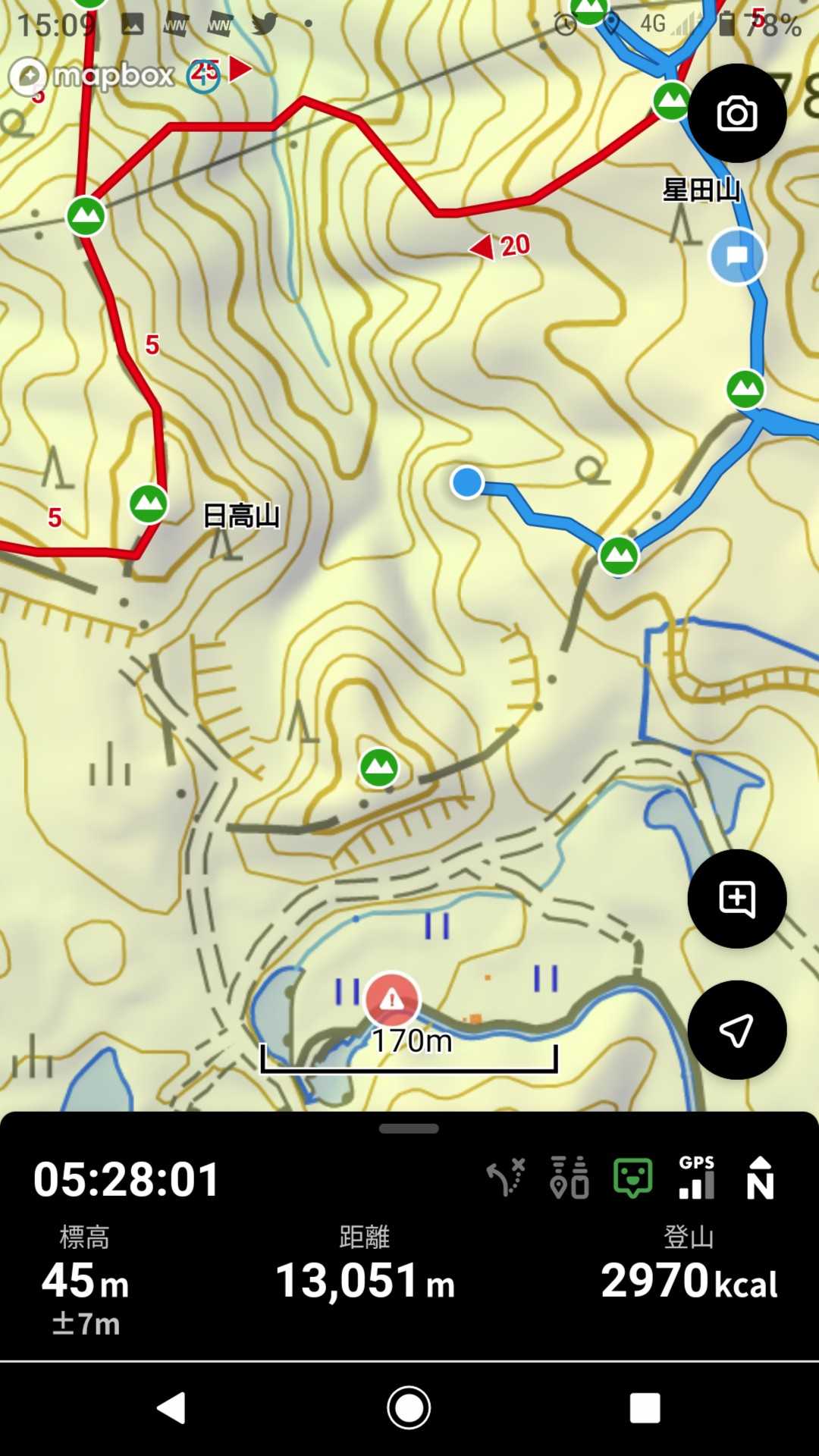Viewport: 819px width, 1456px height.
Task: Open the waypoint list icon
Action: tap(570, 1178)
